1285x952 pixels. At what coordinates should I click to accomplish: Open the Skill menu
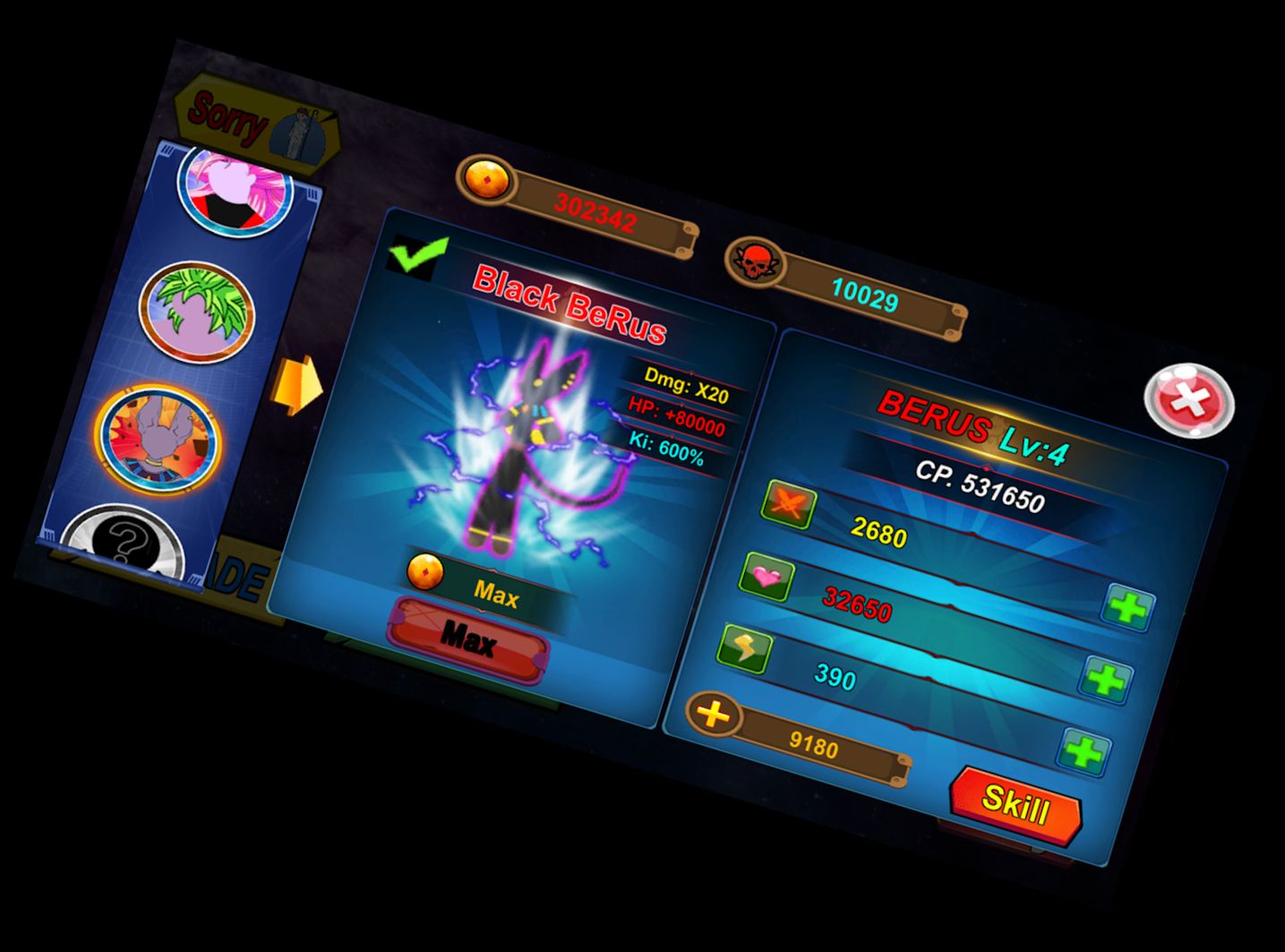(1015, 802)
